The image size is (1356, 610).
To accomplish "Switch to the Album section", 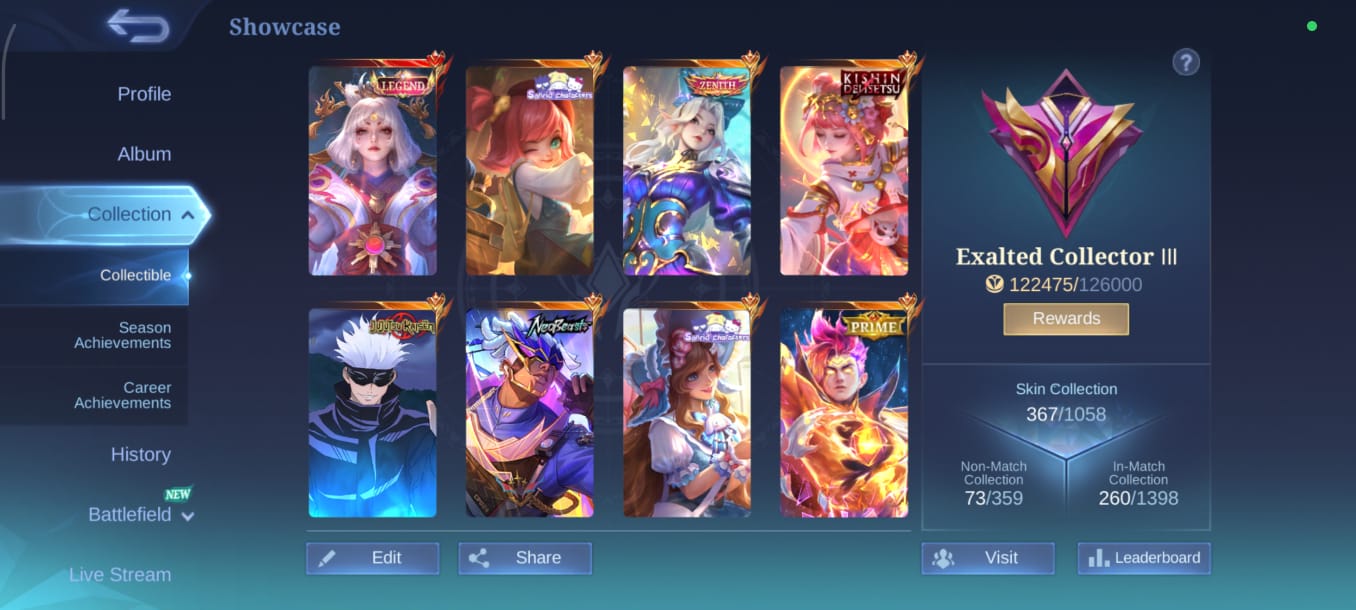I will (x=144, y=154).
